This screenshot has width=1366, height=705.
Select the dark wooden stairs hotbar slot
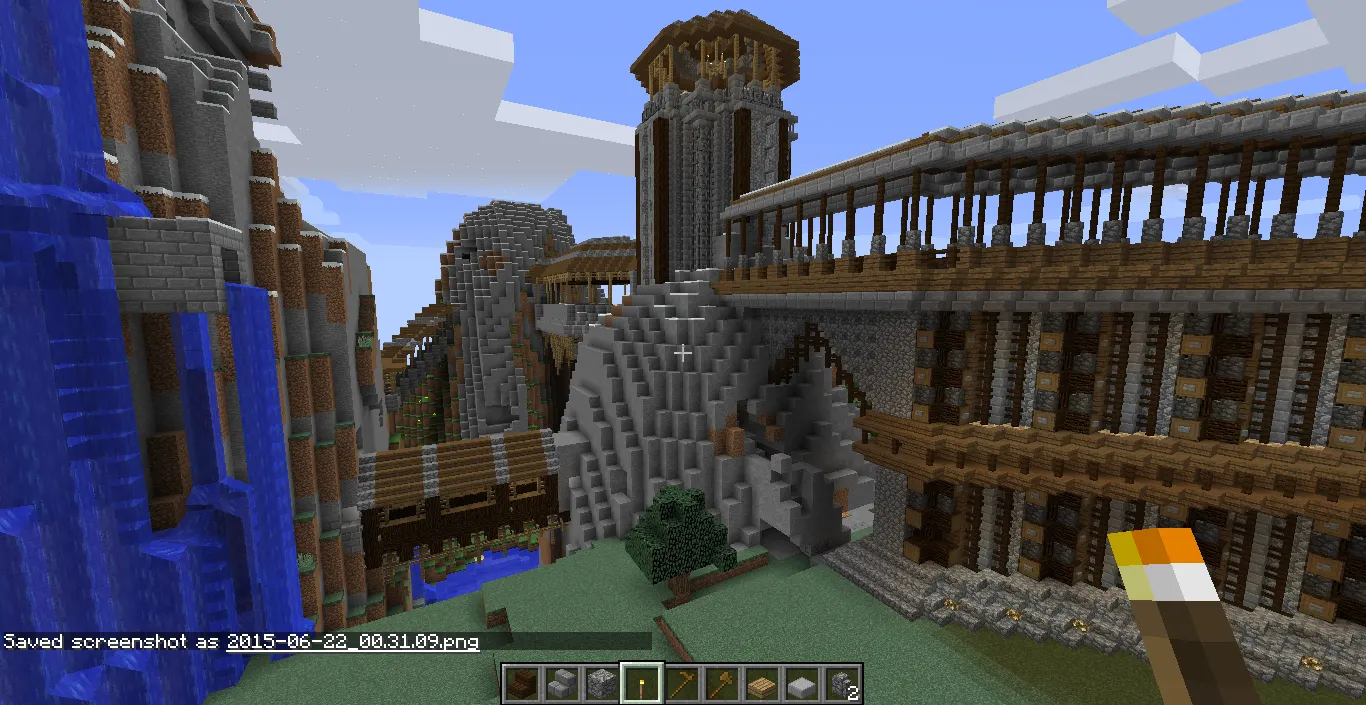(x=521, y=684)
